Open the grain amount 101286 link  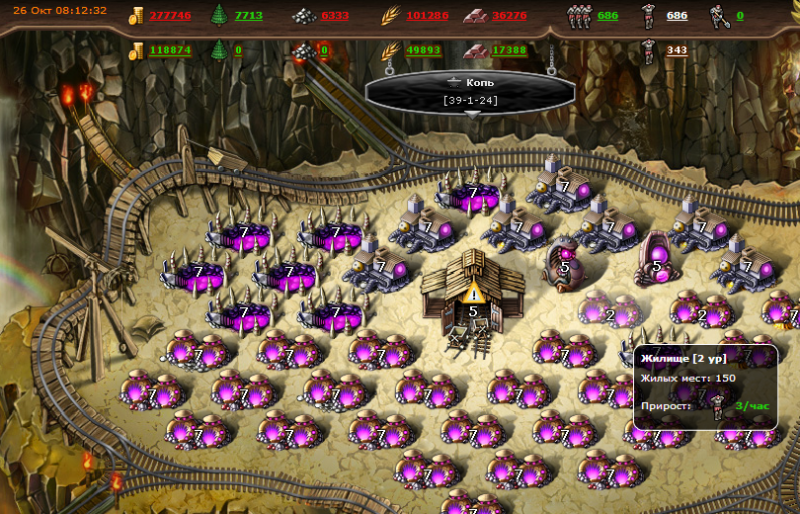428,16
